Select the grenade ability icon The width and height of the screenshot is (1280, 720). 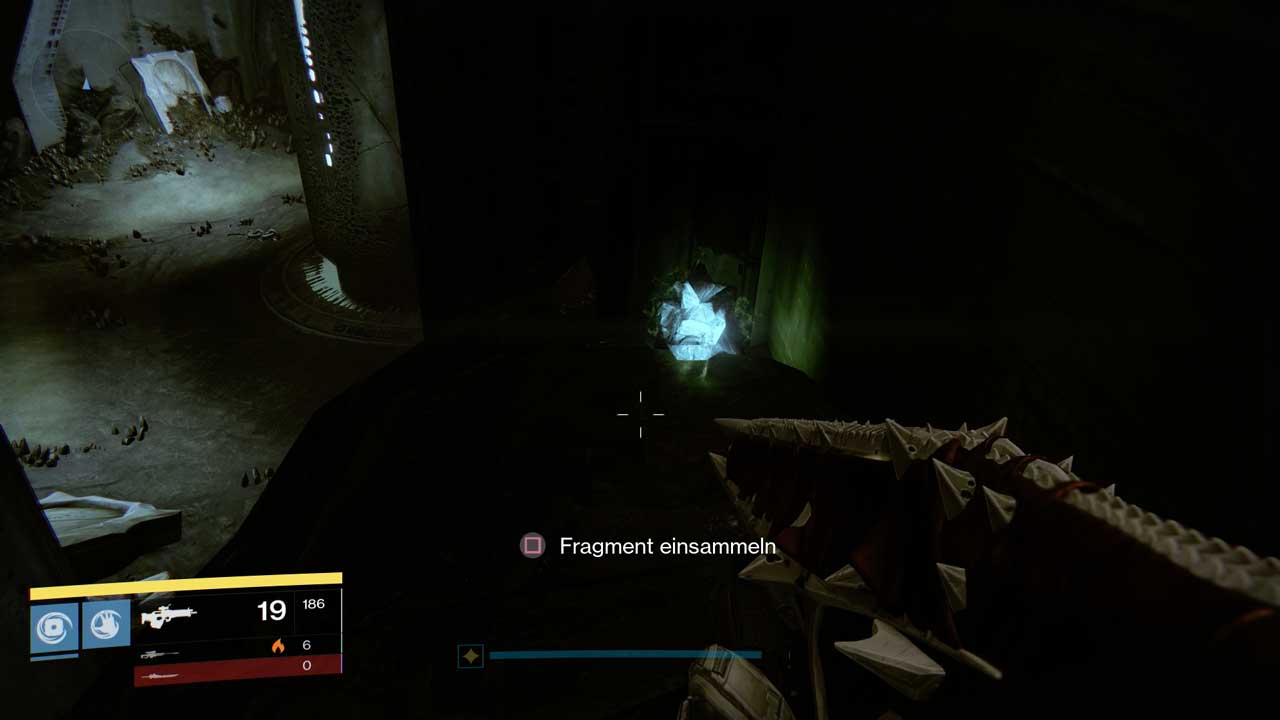pos(54,626)
